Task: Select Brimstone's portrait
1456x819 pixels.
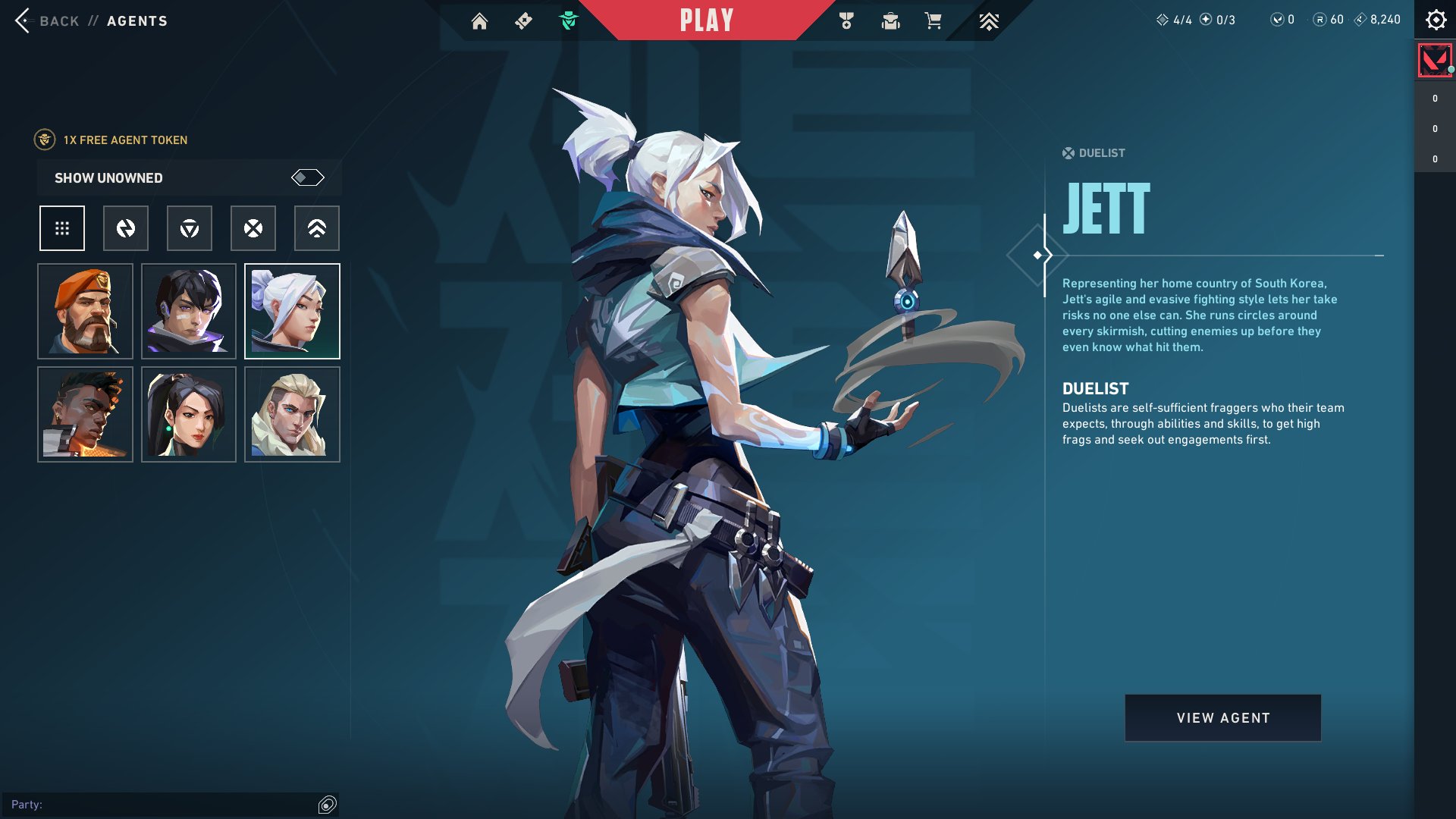Action: tap(86, 312)
